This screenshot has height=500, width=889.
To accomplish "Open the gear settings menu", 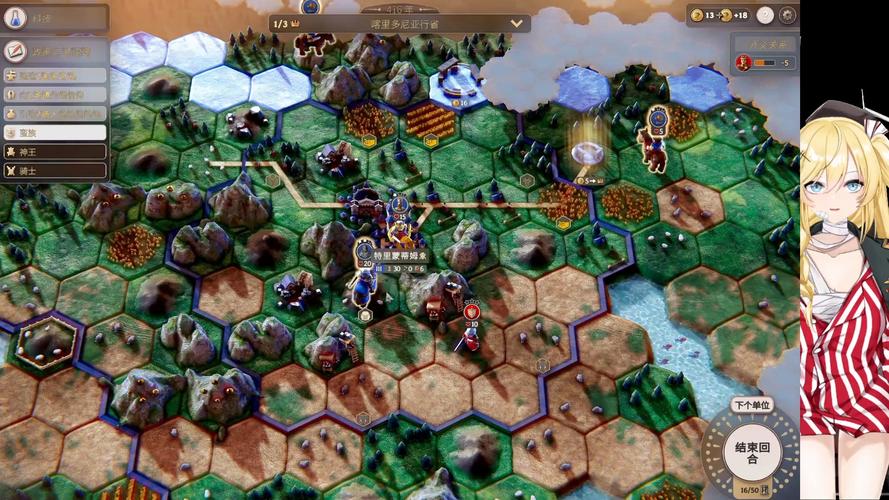I will point(788,15).
